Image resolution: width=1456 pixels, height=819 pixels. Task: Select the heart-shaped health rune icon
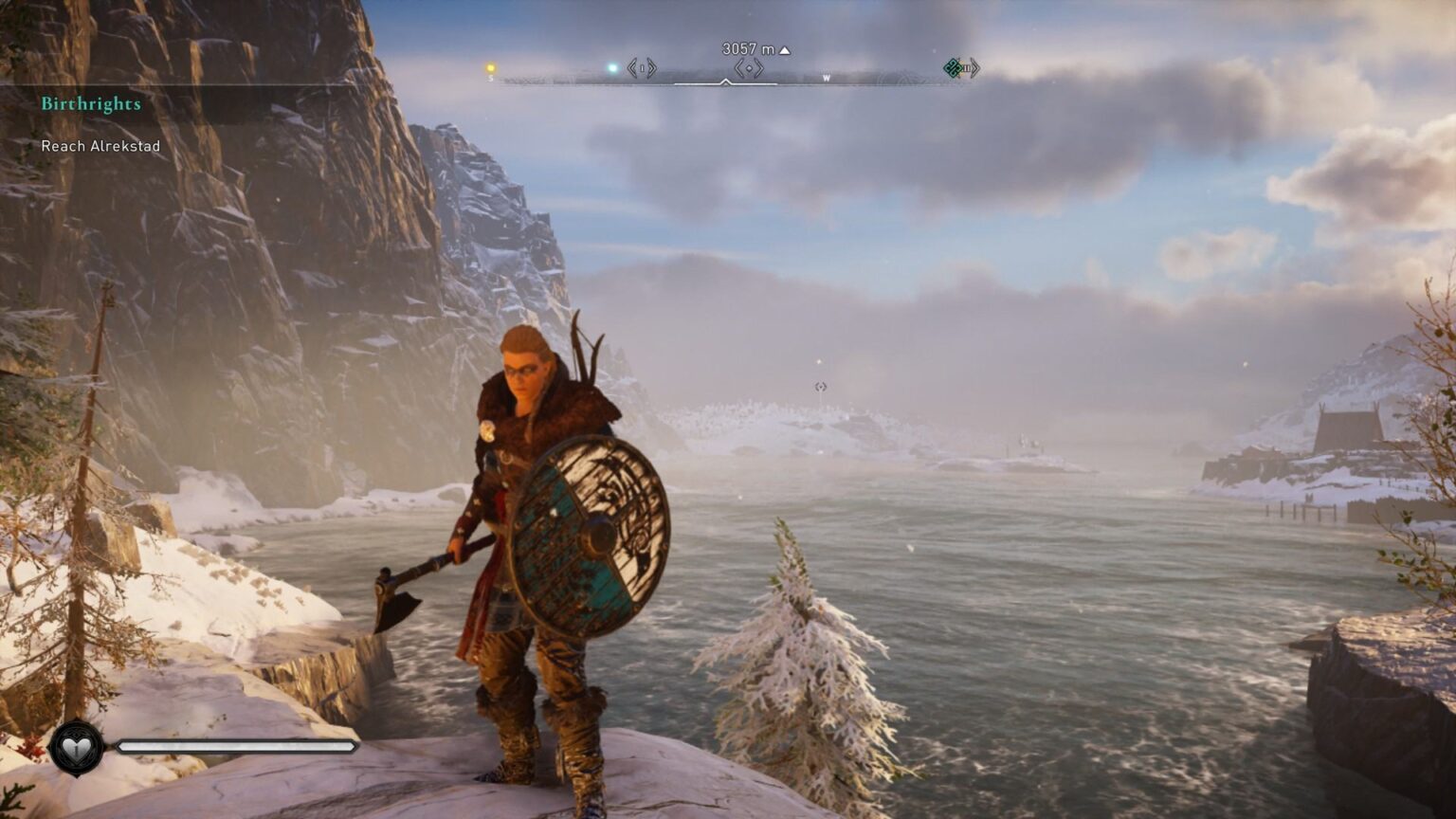point(76,750)
